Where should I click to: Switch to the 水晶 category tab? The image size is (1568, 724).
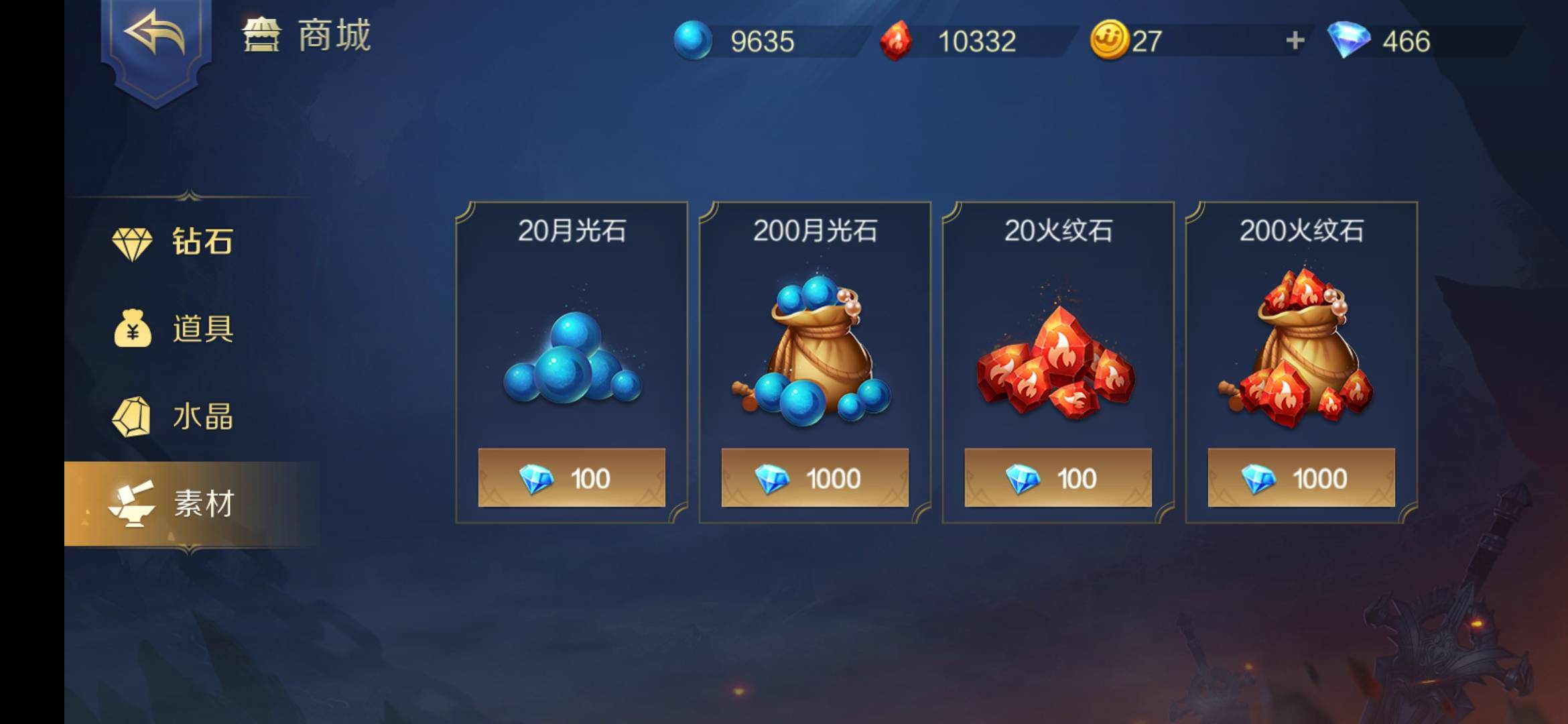188,418
